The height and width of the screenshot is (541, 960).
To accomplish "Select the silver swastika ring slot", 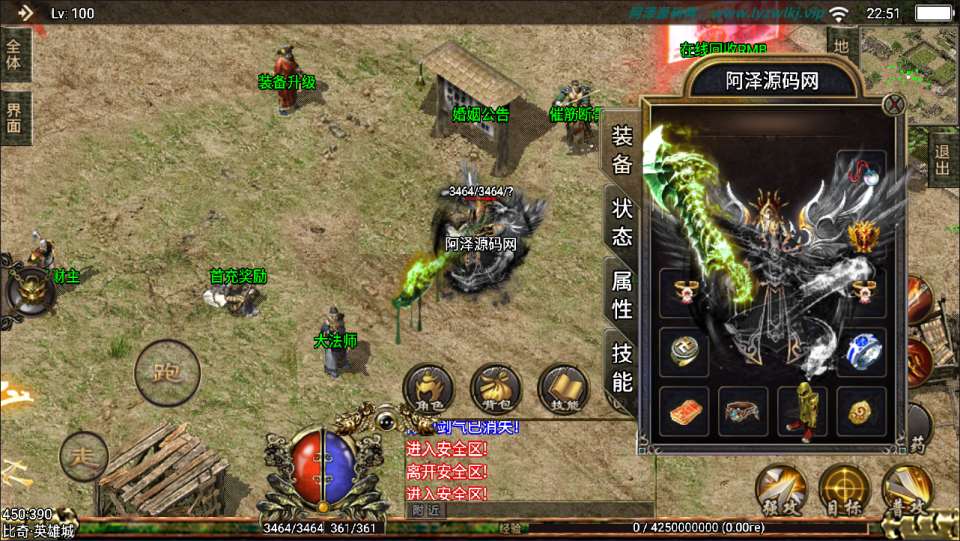I will [684, 352].
